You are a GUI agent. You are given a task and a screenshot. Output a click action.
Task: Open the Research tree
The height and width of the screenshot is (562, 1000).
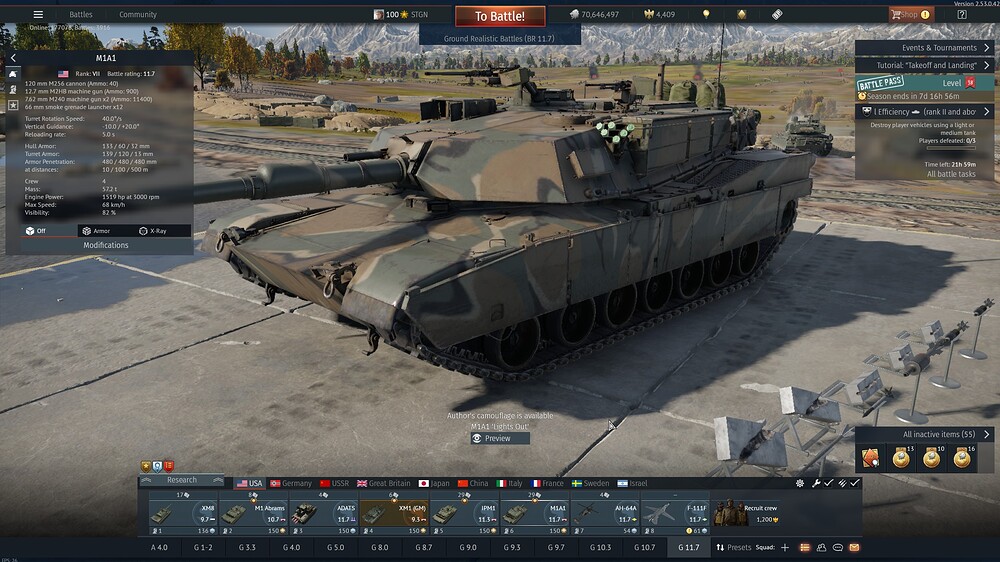[x=182, y=480]
